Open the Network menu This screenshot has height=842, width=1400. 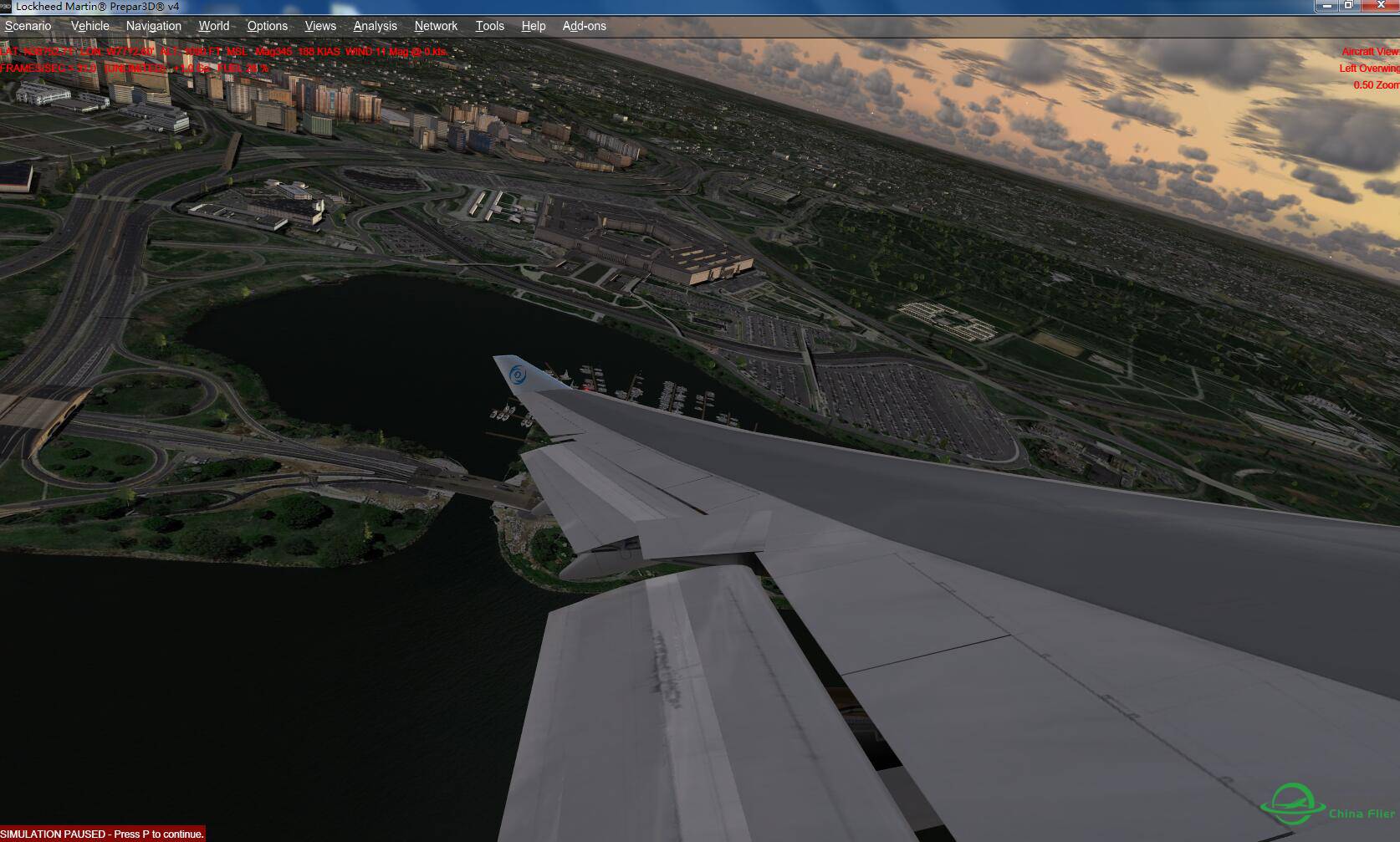pyautogui.click(x=436, y=26)
